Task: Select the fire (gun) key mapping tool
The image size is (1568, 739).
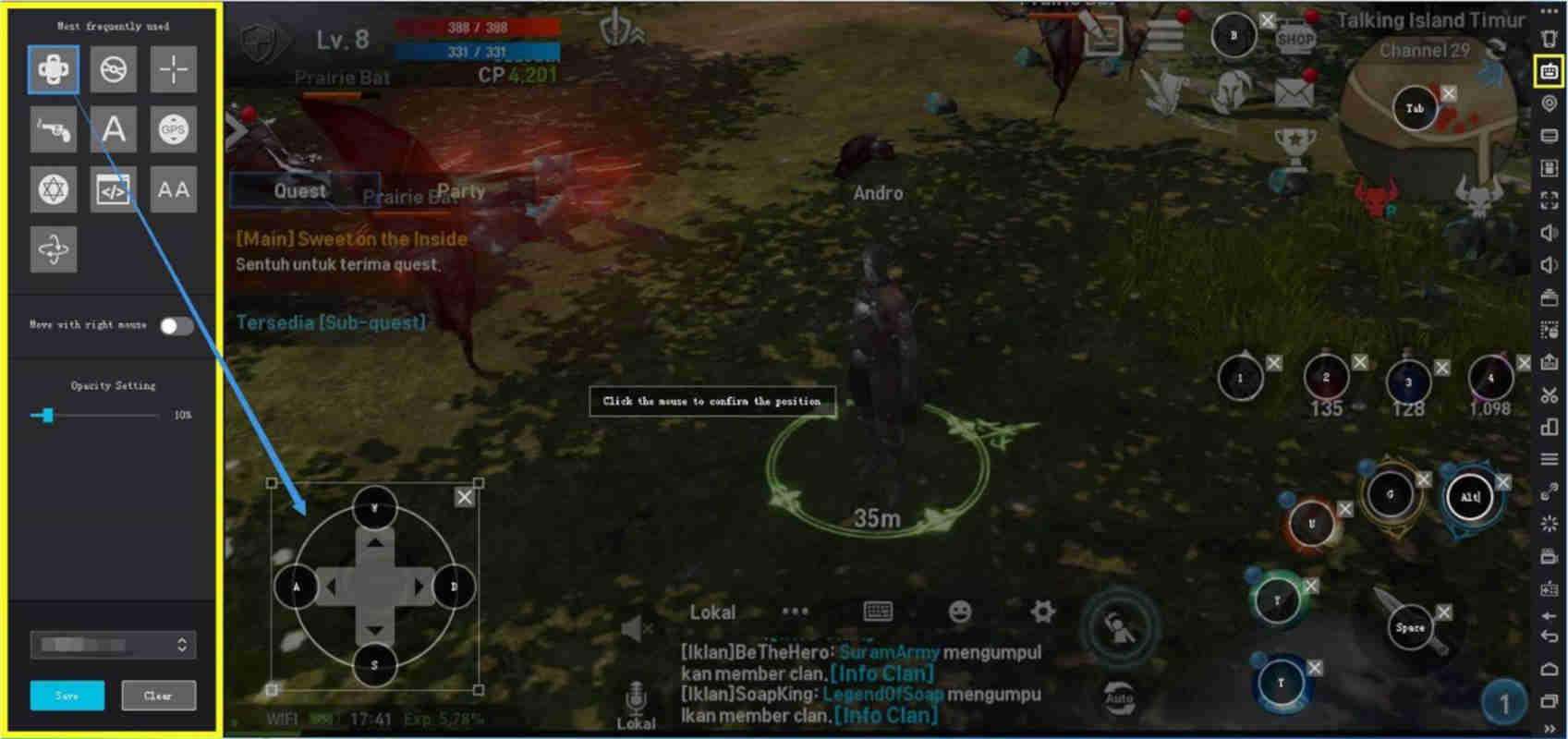Action: pyautogui.click(x=53, y=129)
